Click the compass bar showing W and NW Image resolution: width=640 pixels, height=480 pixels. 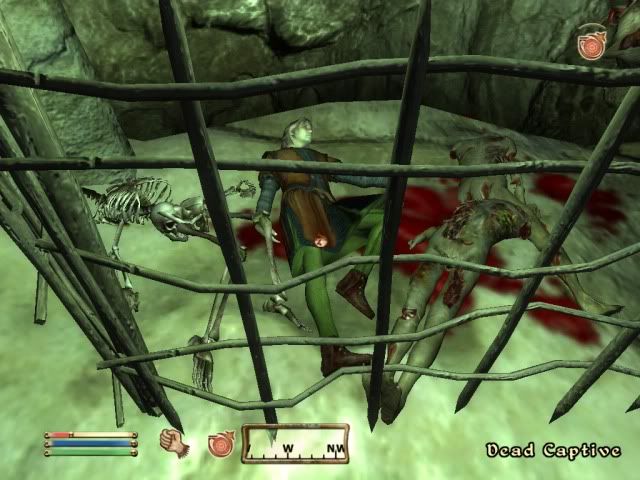pos(295,443)
